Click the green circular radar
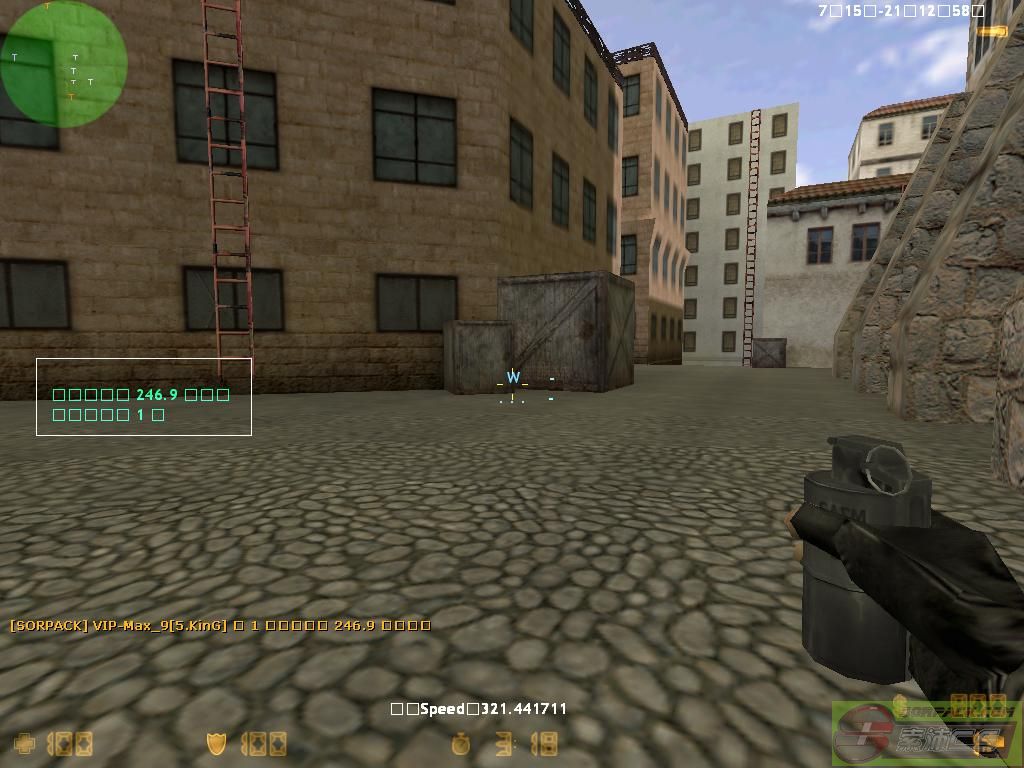 point(63,64)
